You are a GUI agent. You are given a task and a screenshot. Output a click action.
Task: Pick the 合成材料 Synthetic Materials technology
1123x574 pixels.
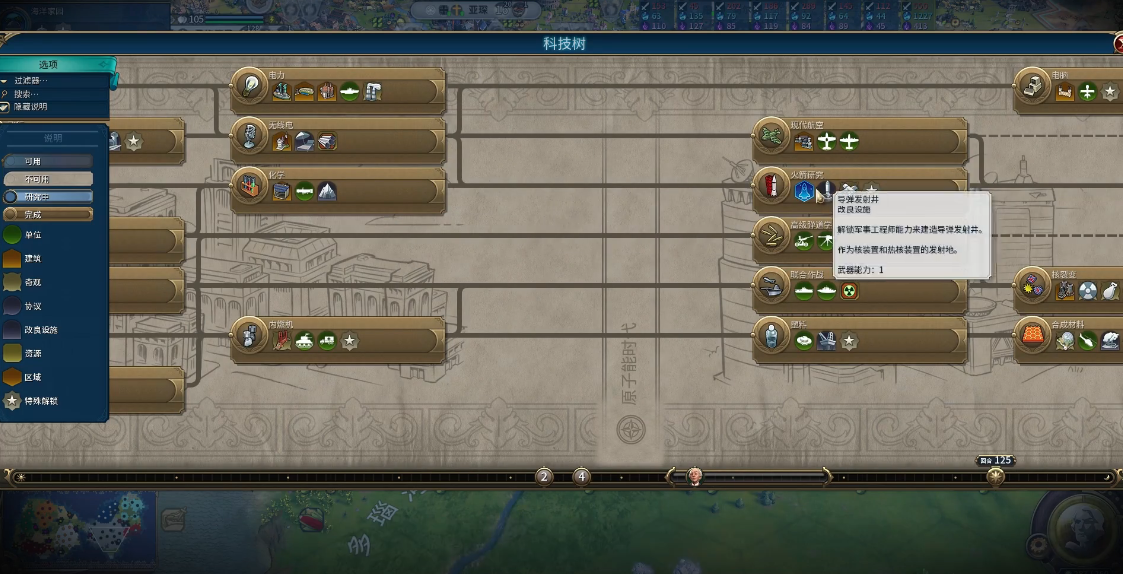pos(1033,337)
